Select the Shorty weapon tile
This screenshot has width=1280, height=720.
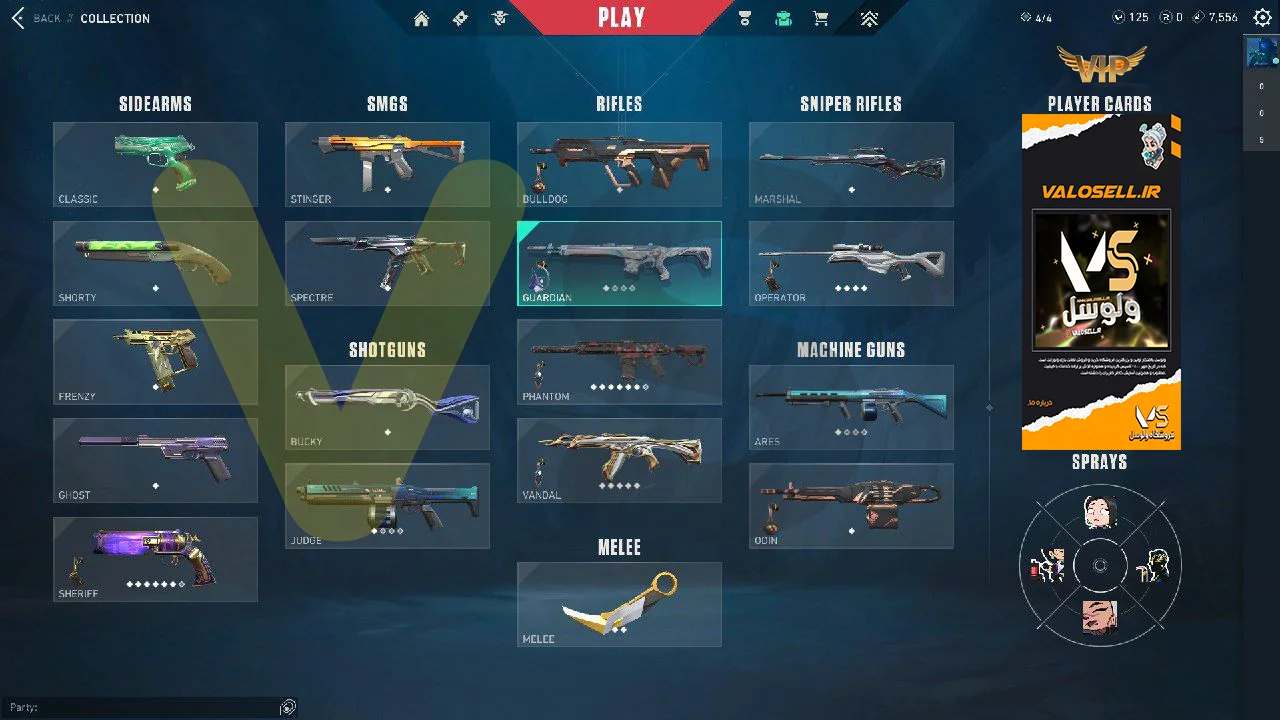click(155, 263)
